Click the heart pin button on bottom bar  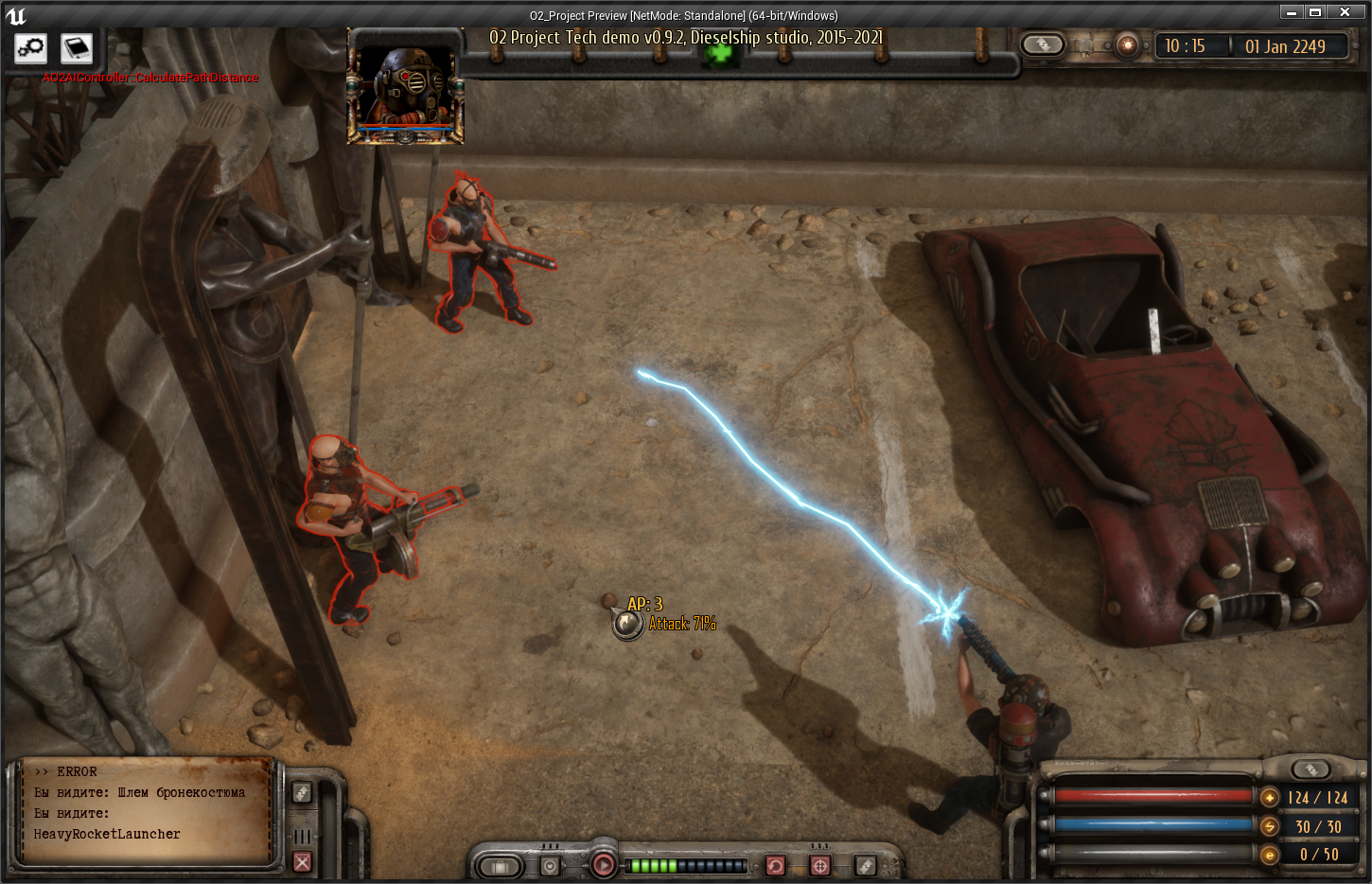[x=551, y=866]
